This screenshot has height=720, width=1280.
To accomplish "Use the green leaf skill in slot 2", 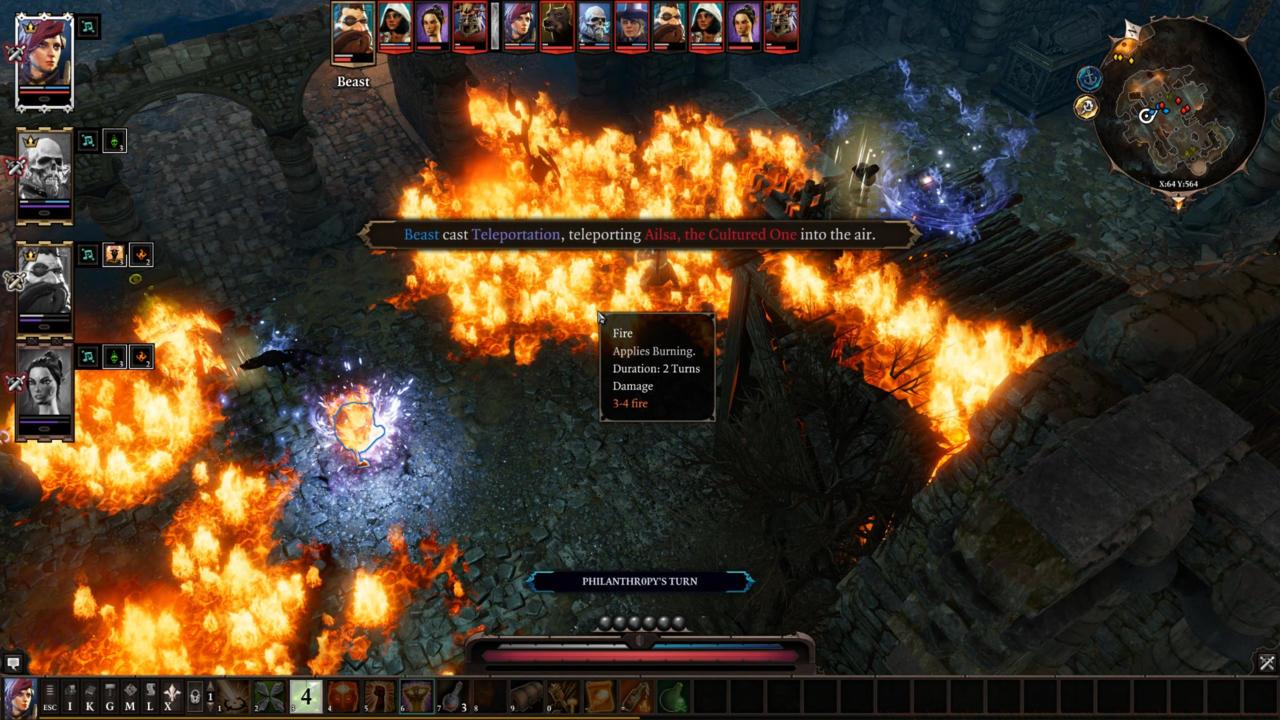I will coord(269,695).
